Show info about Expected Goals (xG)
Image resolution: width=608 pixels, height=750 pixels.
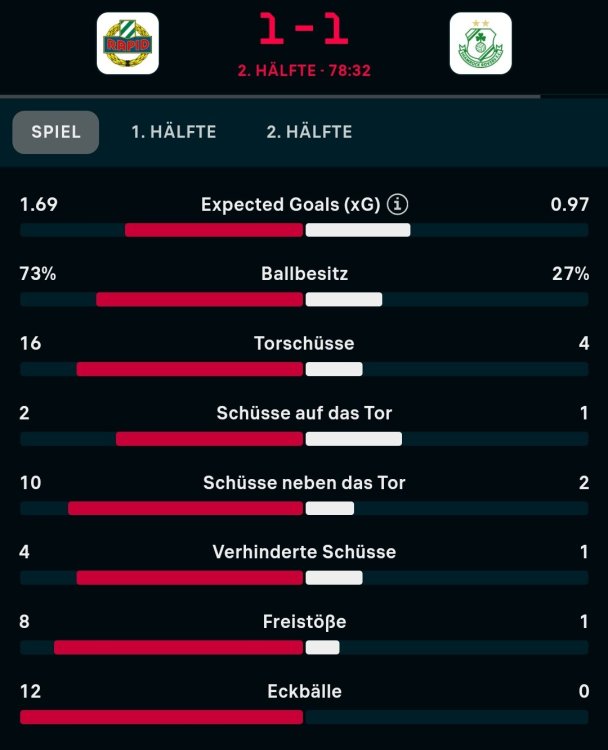tap(399, 205)
